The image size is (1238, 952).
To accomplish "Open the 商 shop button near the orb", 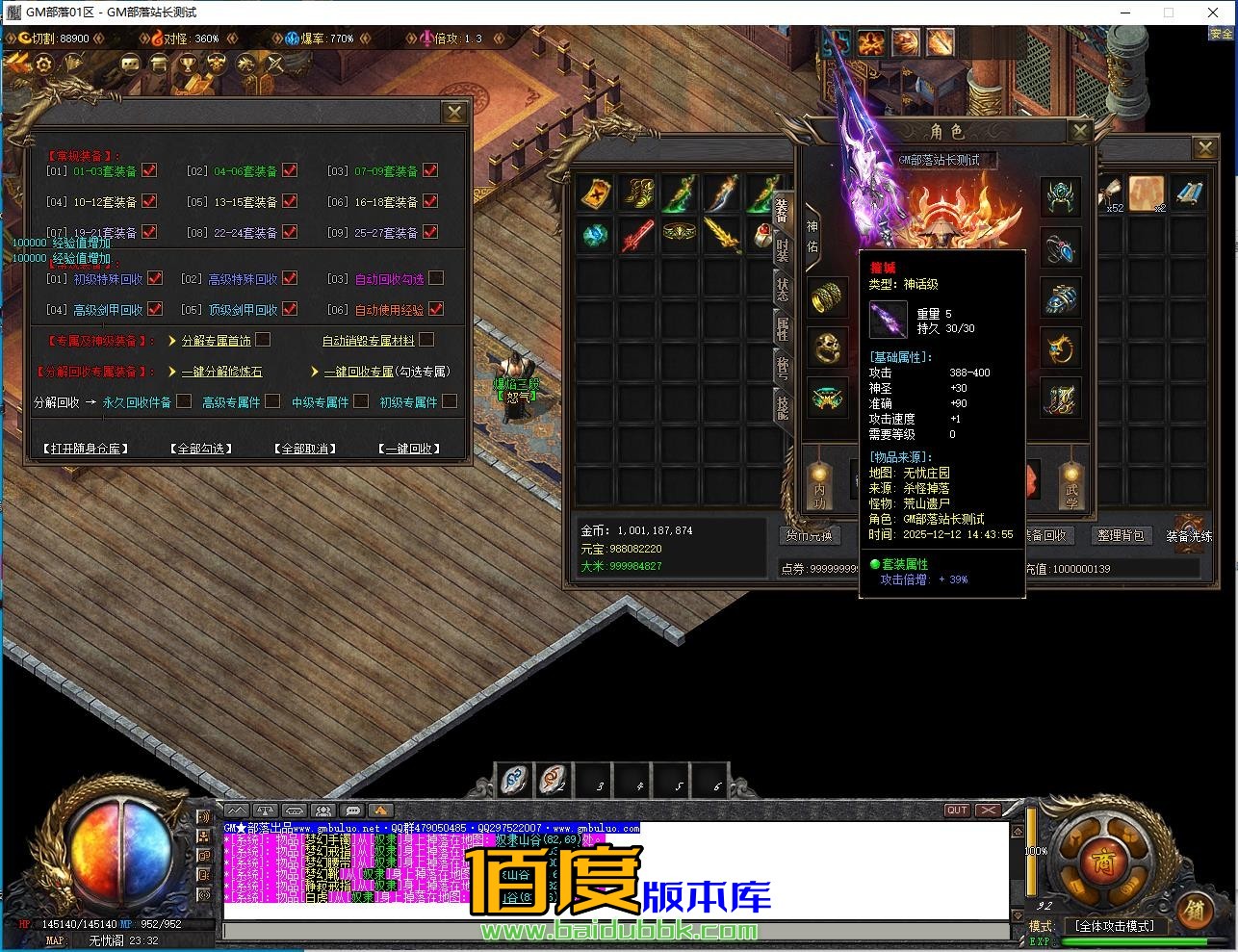I will tap(1097, 856).
